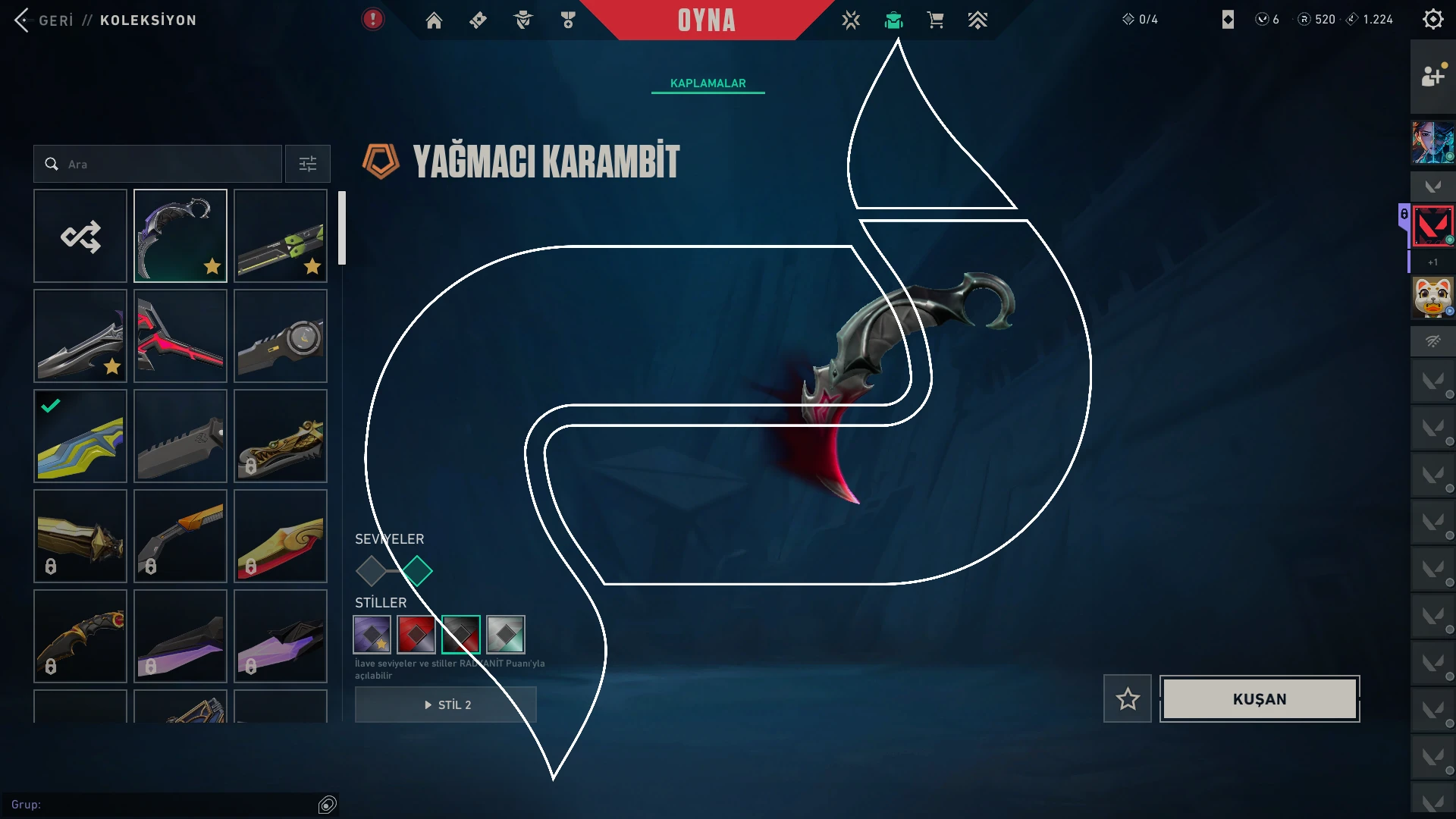Expand the STİL 2 preview button
The image size is (1456, 819).
coord(445,704)
